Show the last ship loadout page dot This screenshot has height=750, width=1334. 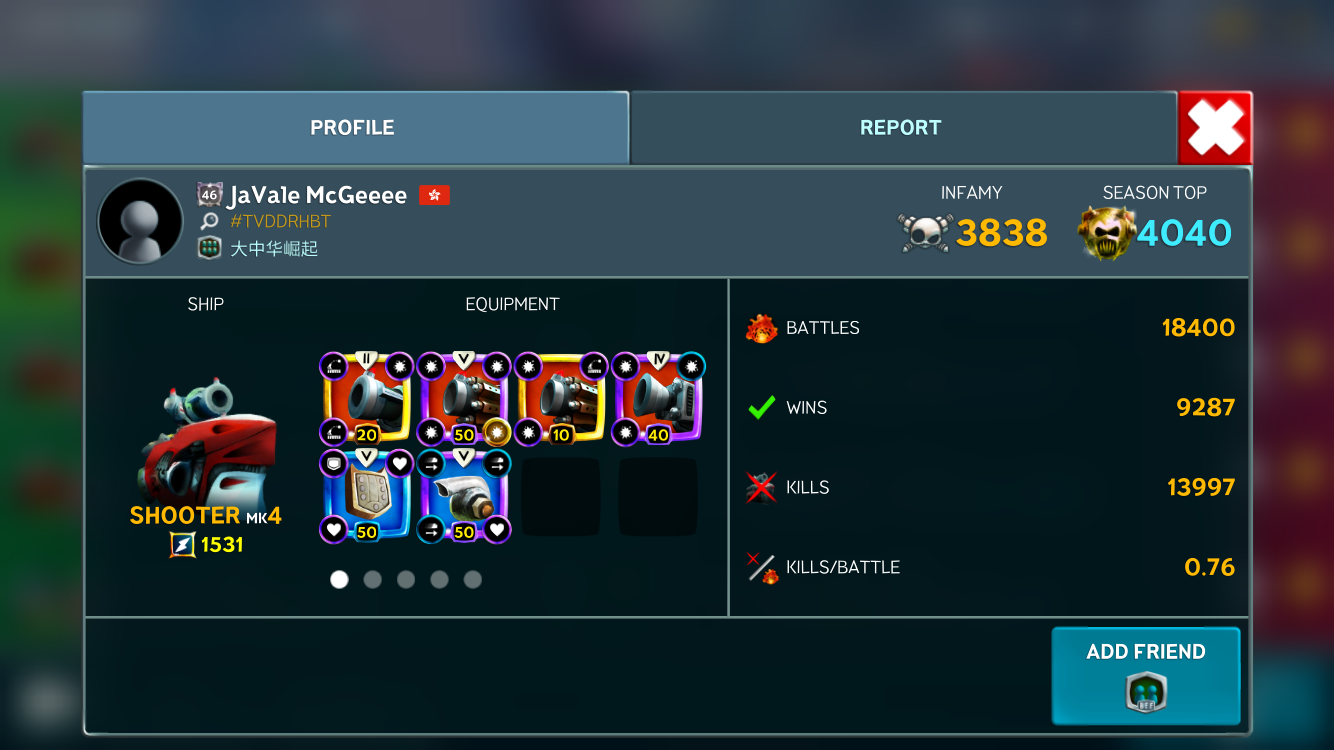(473, 580)
